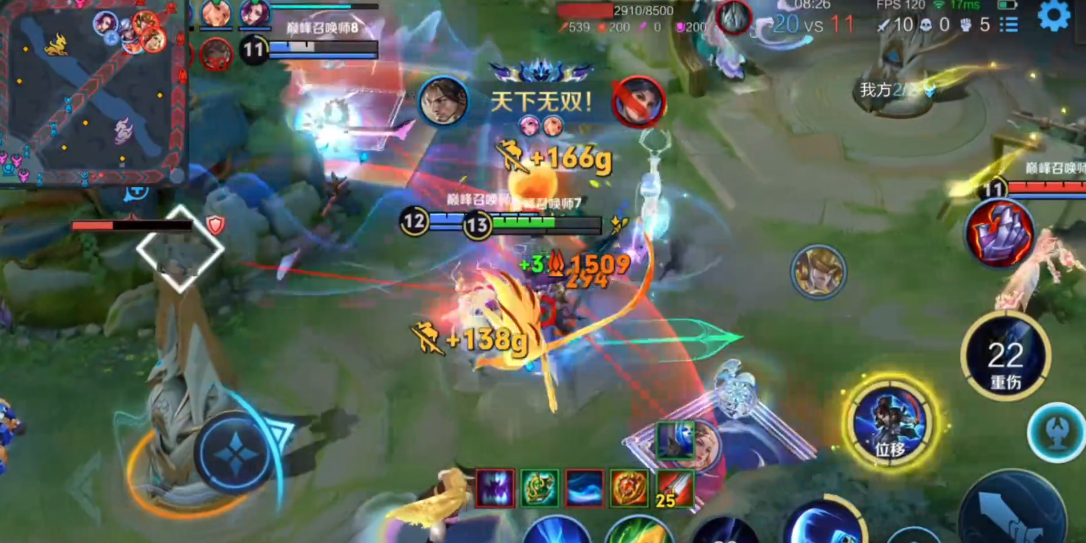This screenshot has height=543, width=1086.
Task: Tap the kill banner's killer portrait
Action: click(x=443, y=101)
